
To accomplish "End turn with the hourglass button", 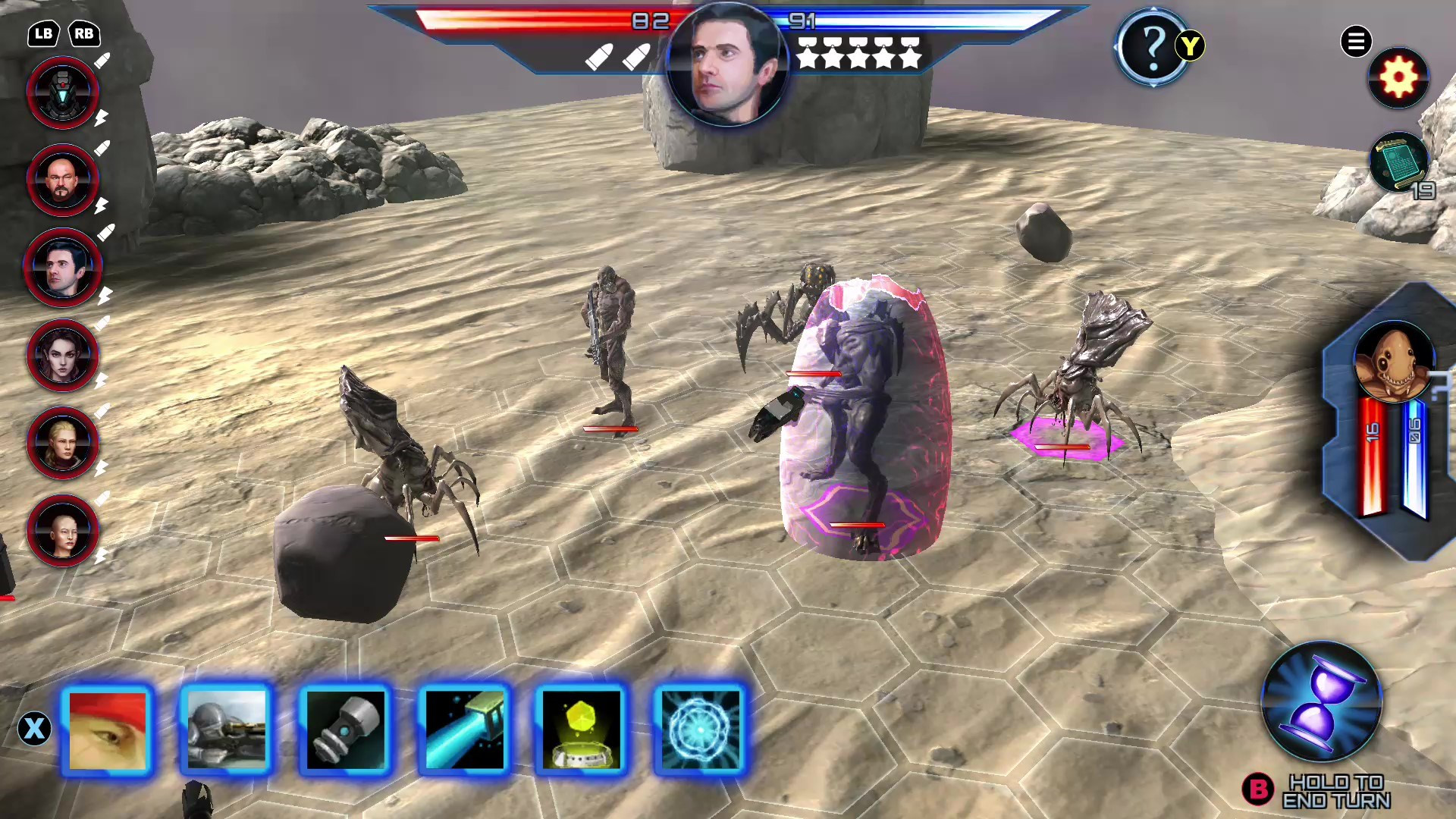I will (1321, 701).
